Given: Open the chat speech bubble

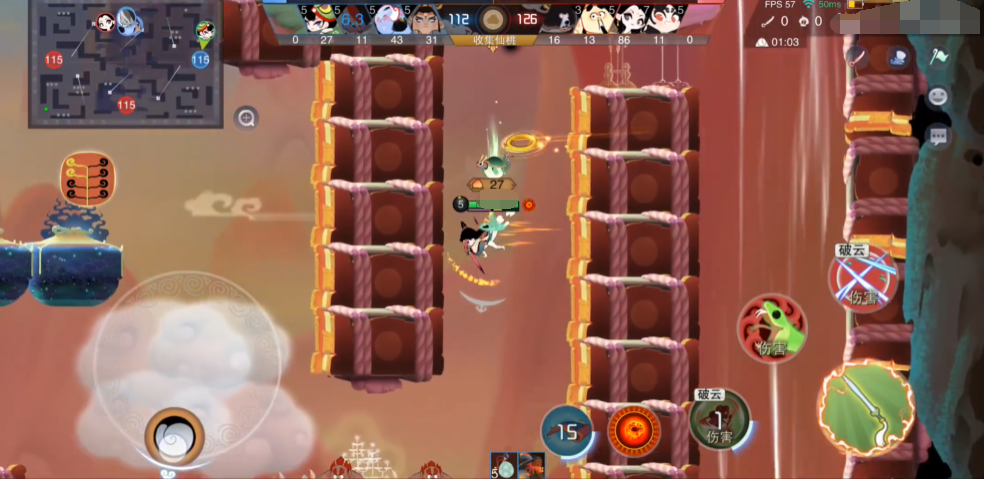Looking at the screenshot, I should click(x=938, y=136).
